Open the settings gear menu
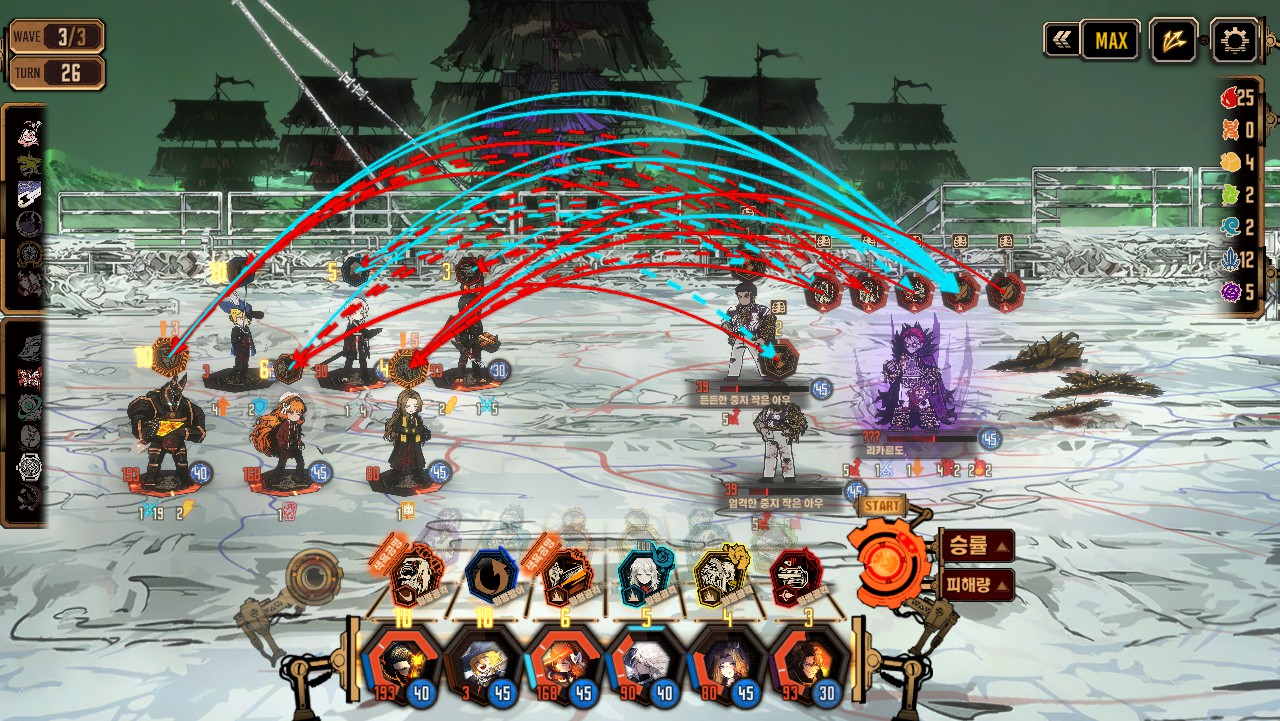Viewport: 1280px width, 721px height. click(1234, 41)
